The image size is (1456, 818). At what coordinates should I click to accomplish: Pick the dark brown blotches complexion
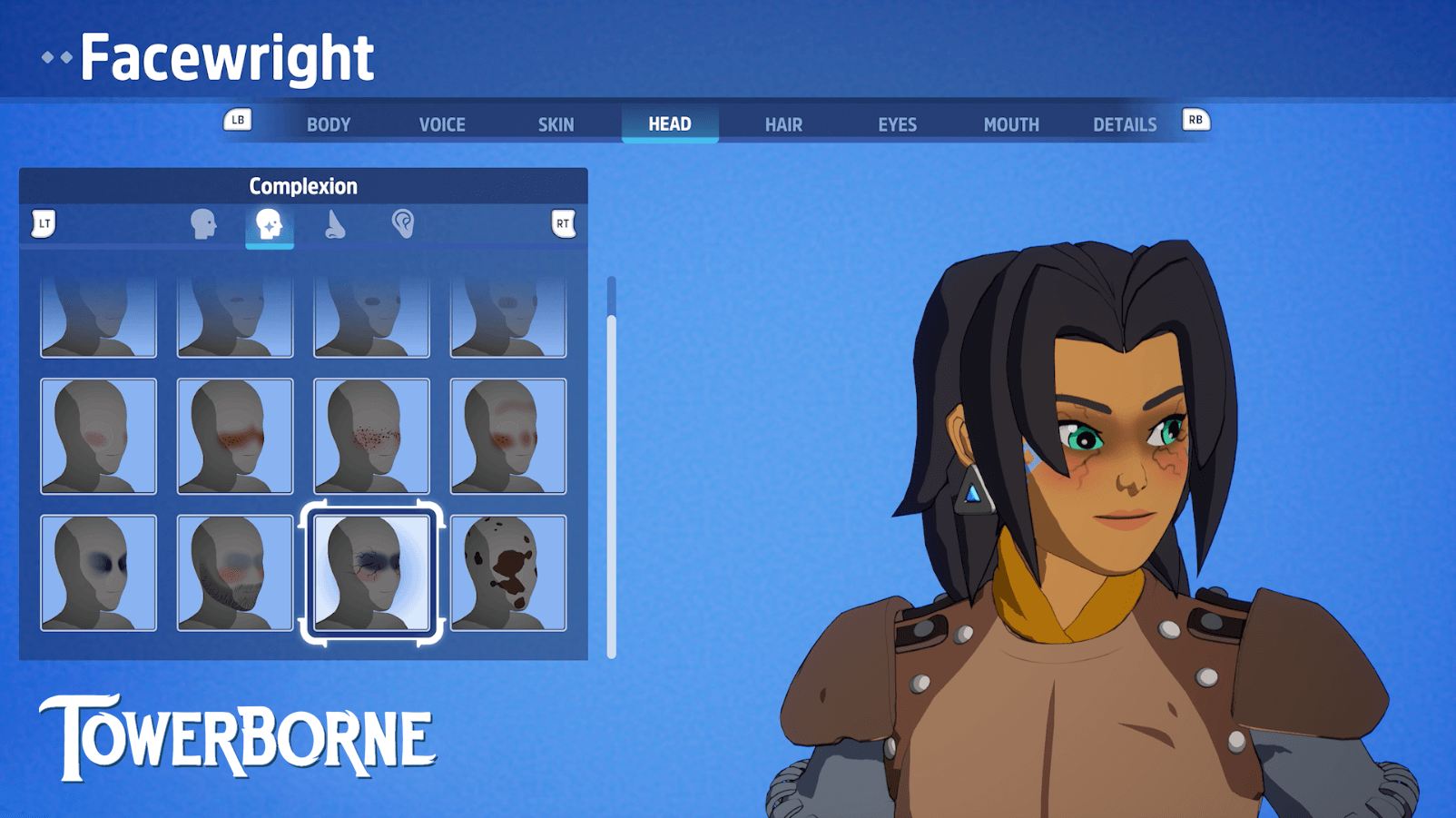(x=507, y=573)
